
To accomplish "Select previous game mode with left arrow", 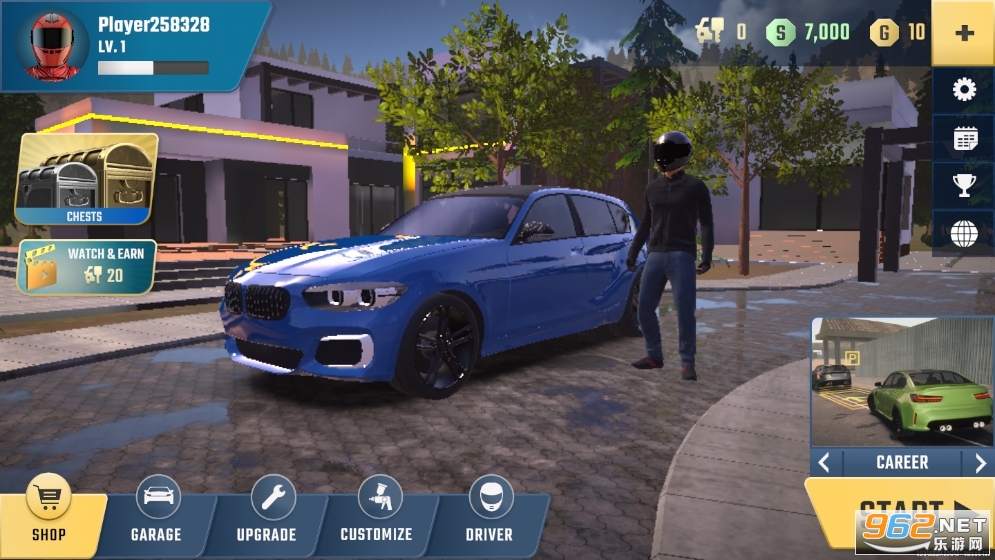I will [x=824, y=463].
